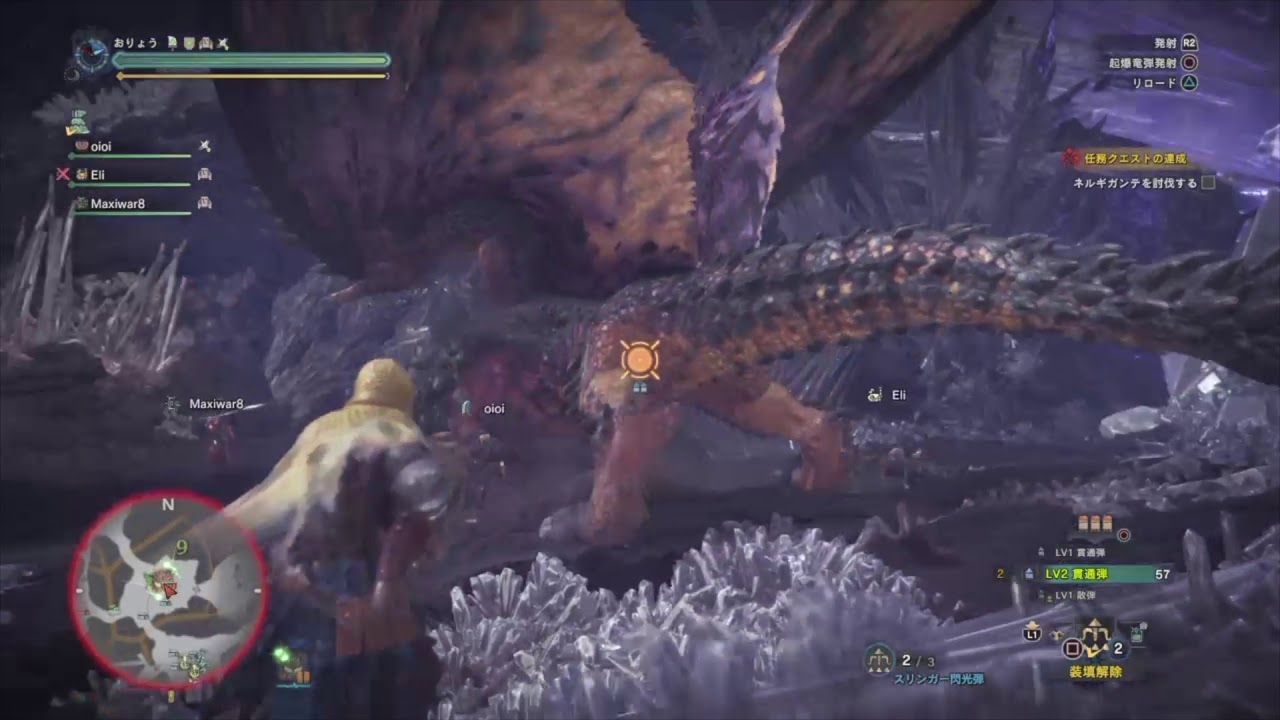1280x720 pixels.
Task: Open the LV1 貫通弾 ammo entry
Action: [1080, 551]
